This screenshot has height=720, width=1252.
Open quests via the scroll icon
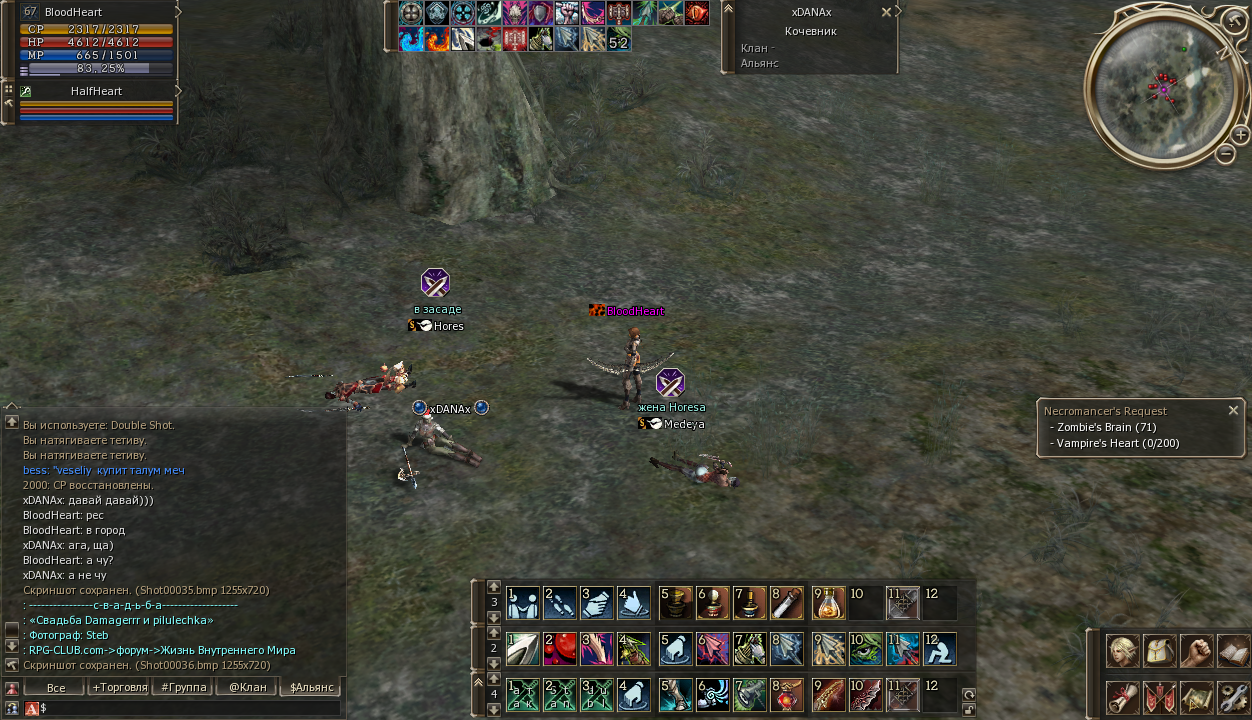1123,696
